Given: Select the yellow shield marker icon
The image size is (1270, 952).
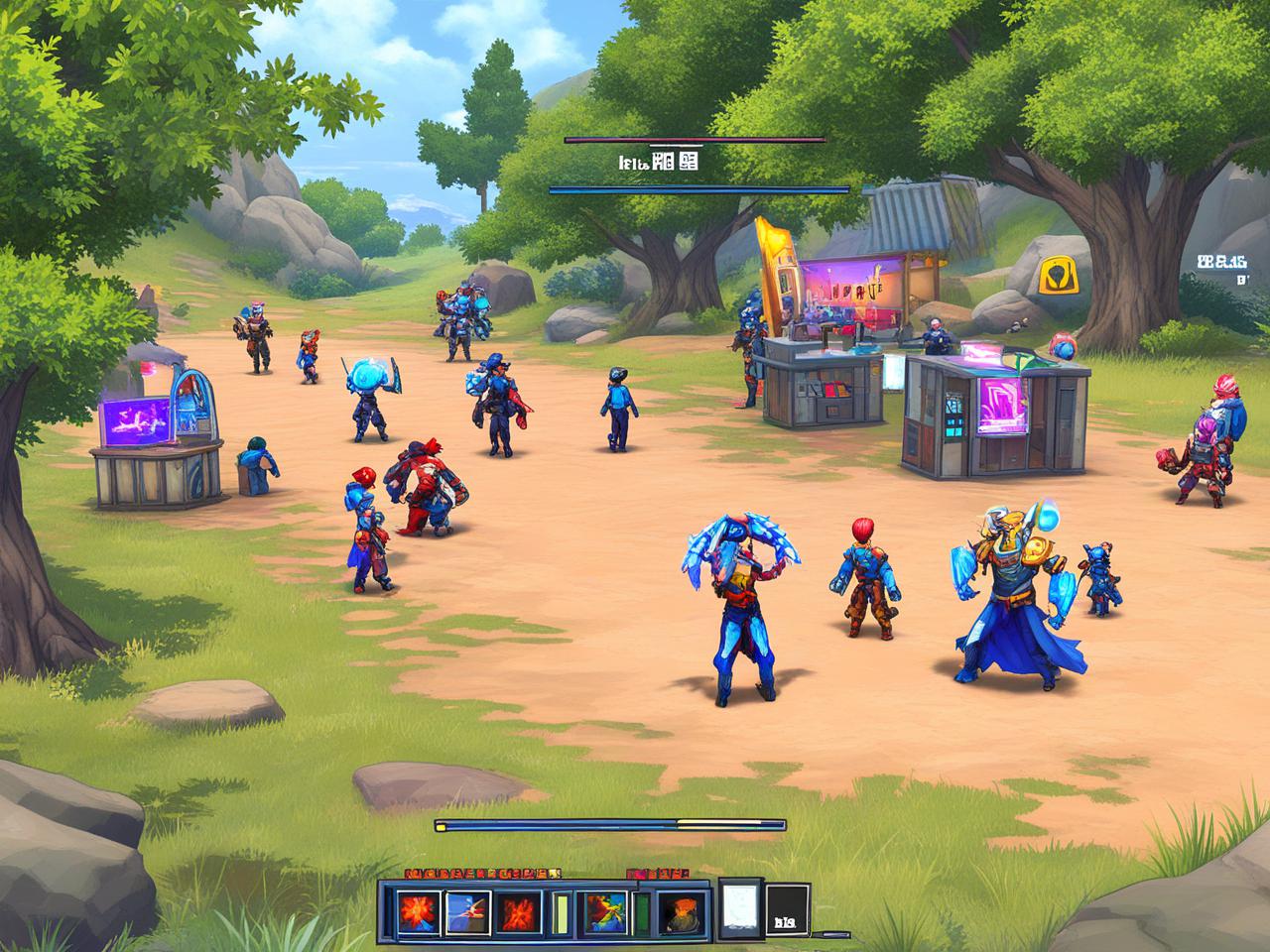Looking at the screenshot, I should (1058, 276).
